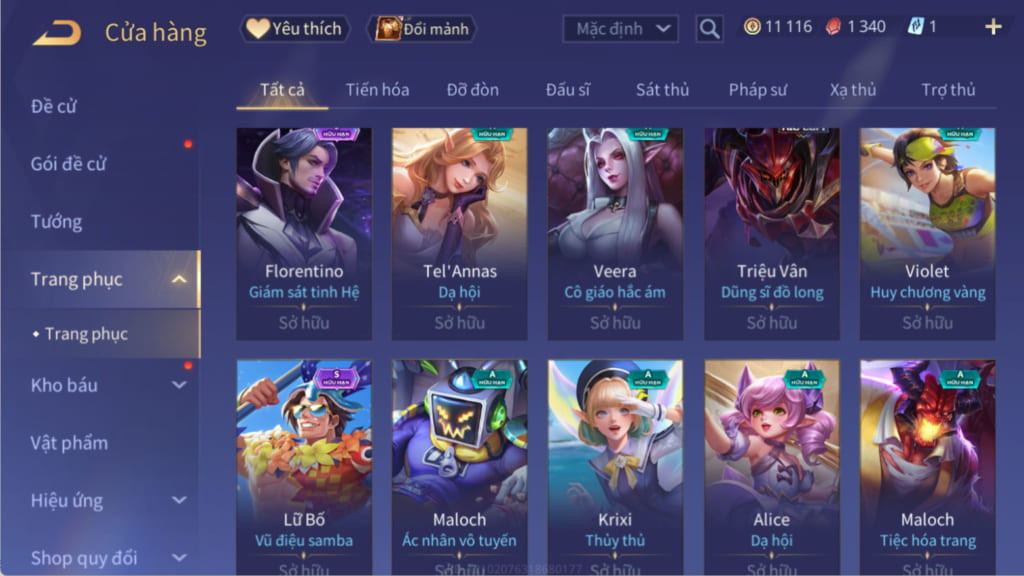The image size is (1024, 576).
Task: Select the Sát thủ category tab
Action: [x=662, y=90]
